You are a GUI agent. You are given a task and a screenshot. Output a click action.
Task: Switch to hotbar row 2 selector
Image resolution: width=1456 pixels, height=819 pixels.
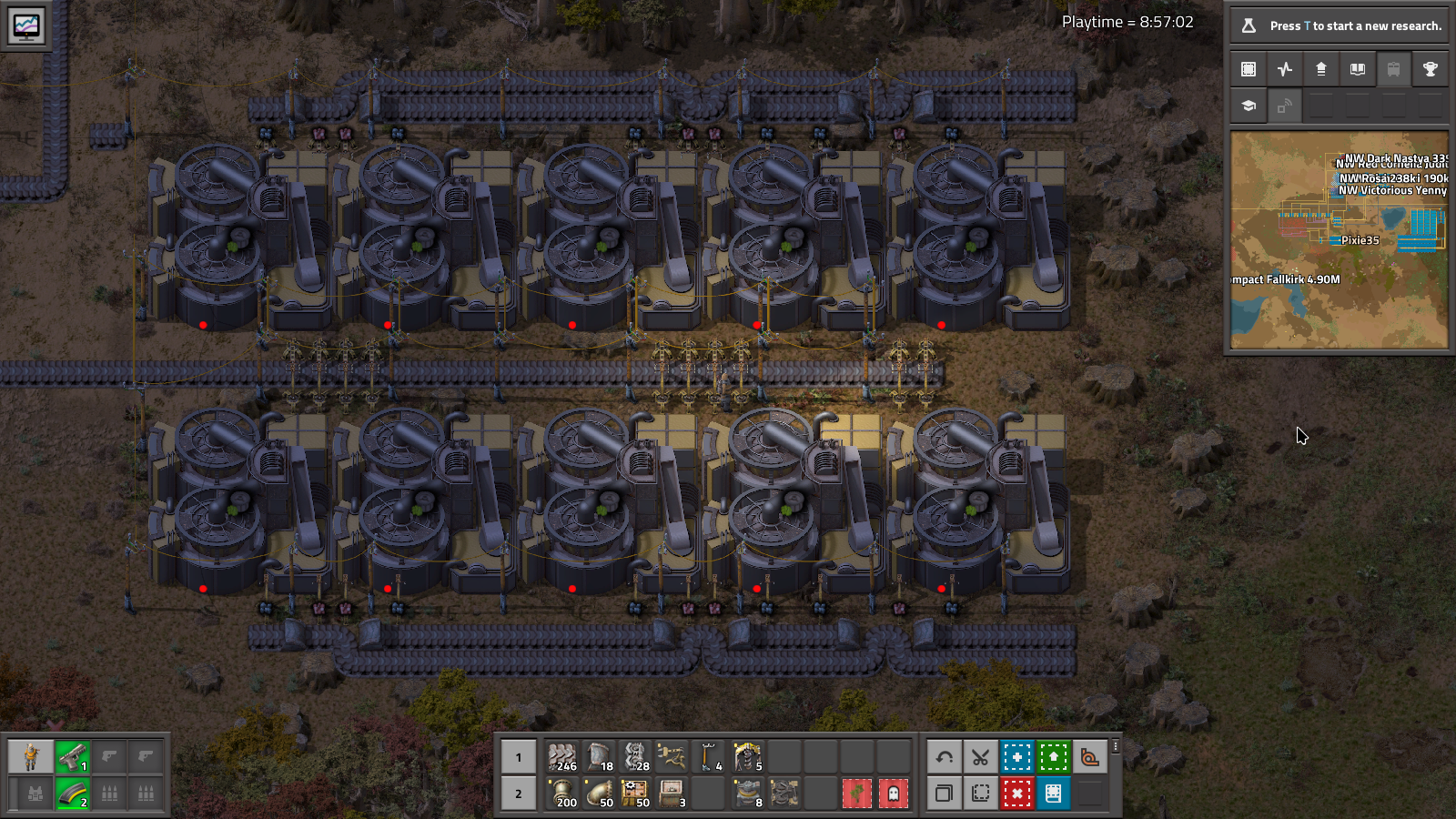(x=519, y=794)
